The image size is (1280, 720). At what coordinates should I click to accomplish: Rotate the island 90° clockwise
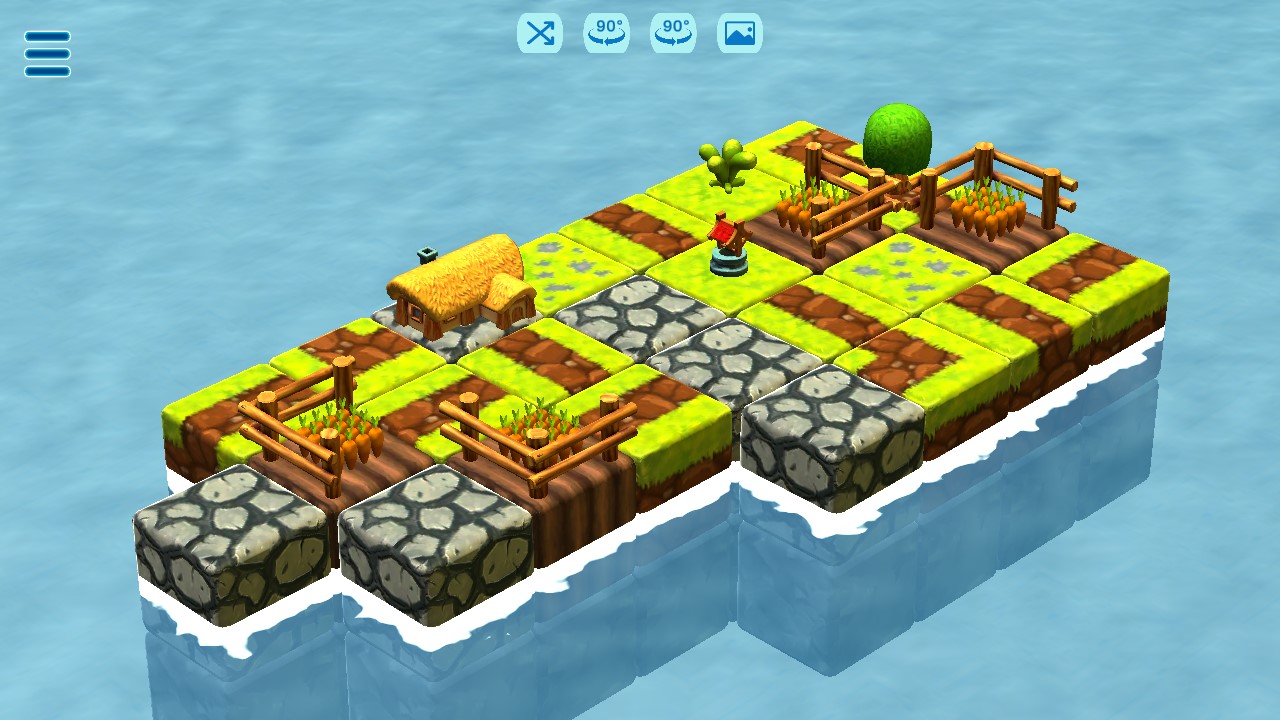pos(671,33)
